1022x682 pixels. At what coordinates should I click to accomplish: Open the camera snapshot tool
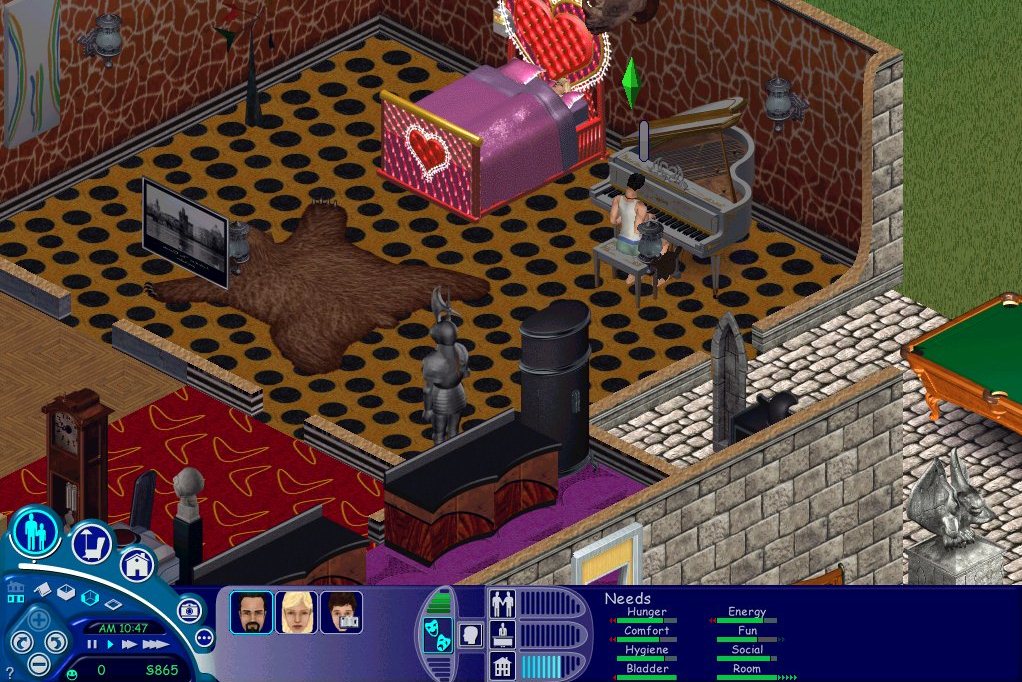189,609
